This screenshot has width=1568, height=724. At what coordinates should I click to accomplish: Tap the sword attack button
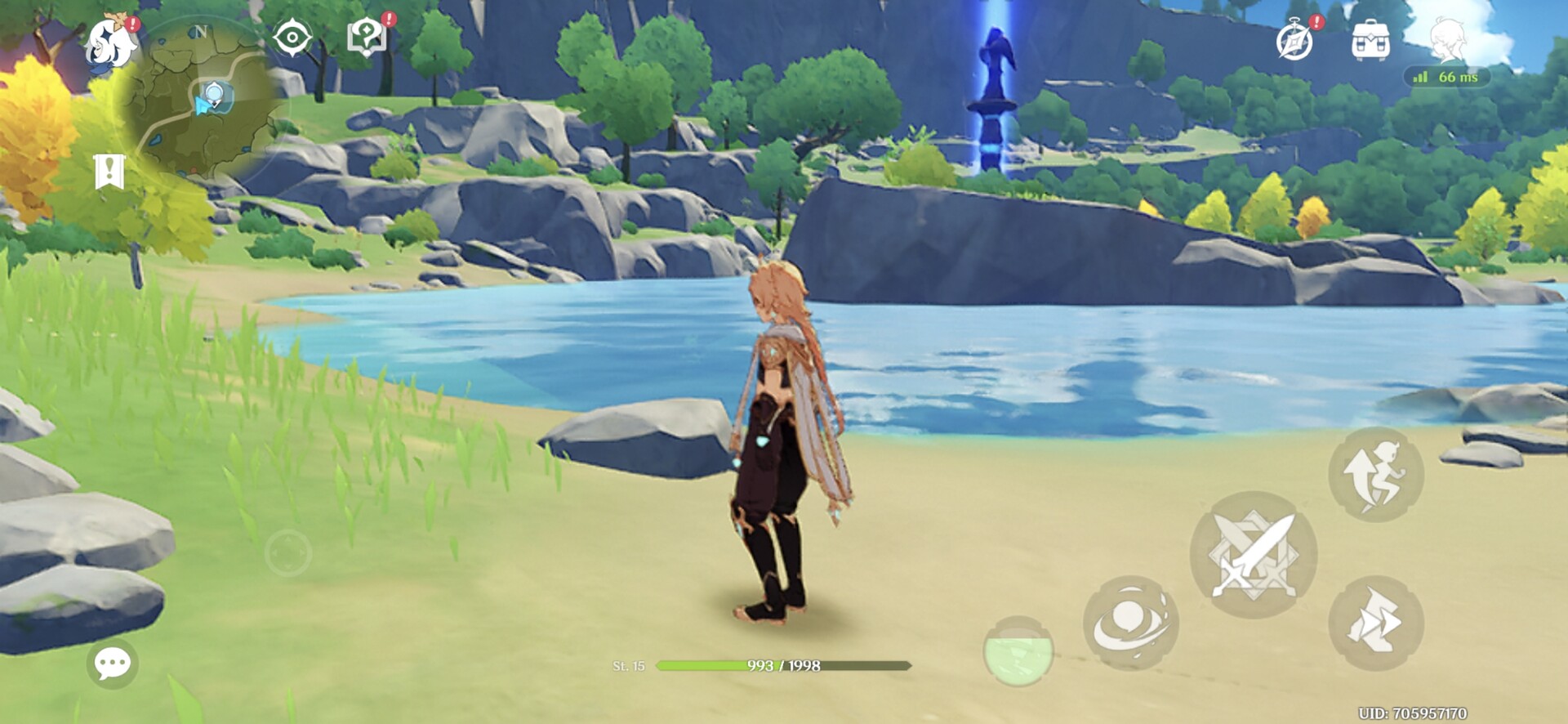1253,555
